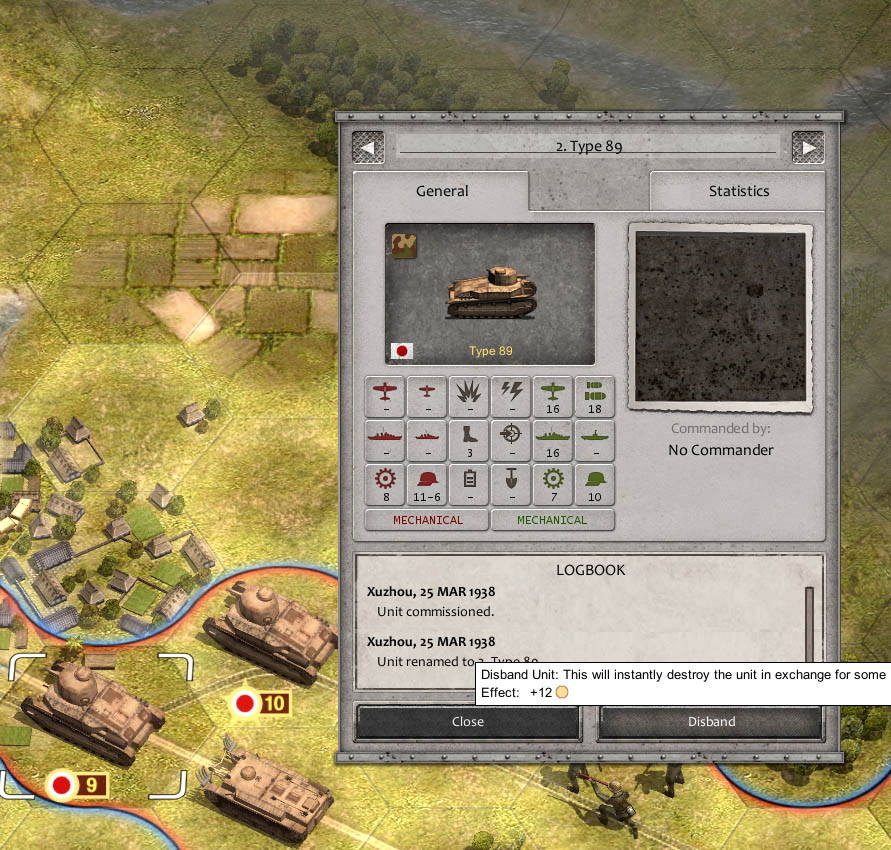Click the logbook scrollbar
This screenshot has width=891, height=850.
809,620
